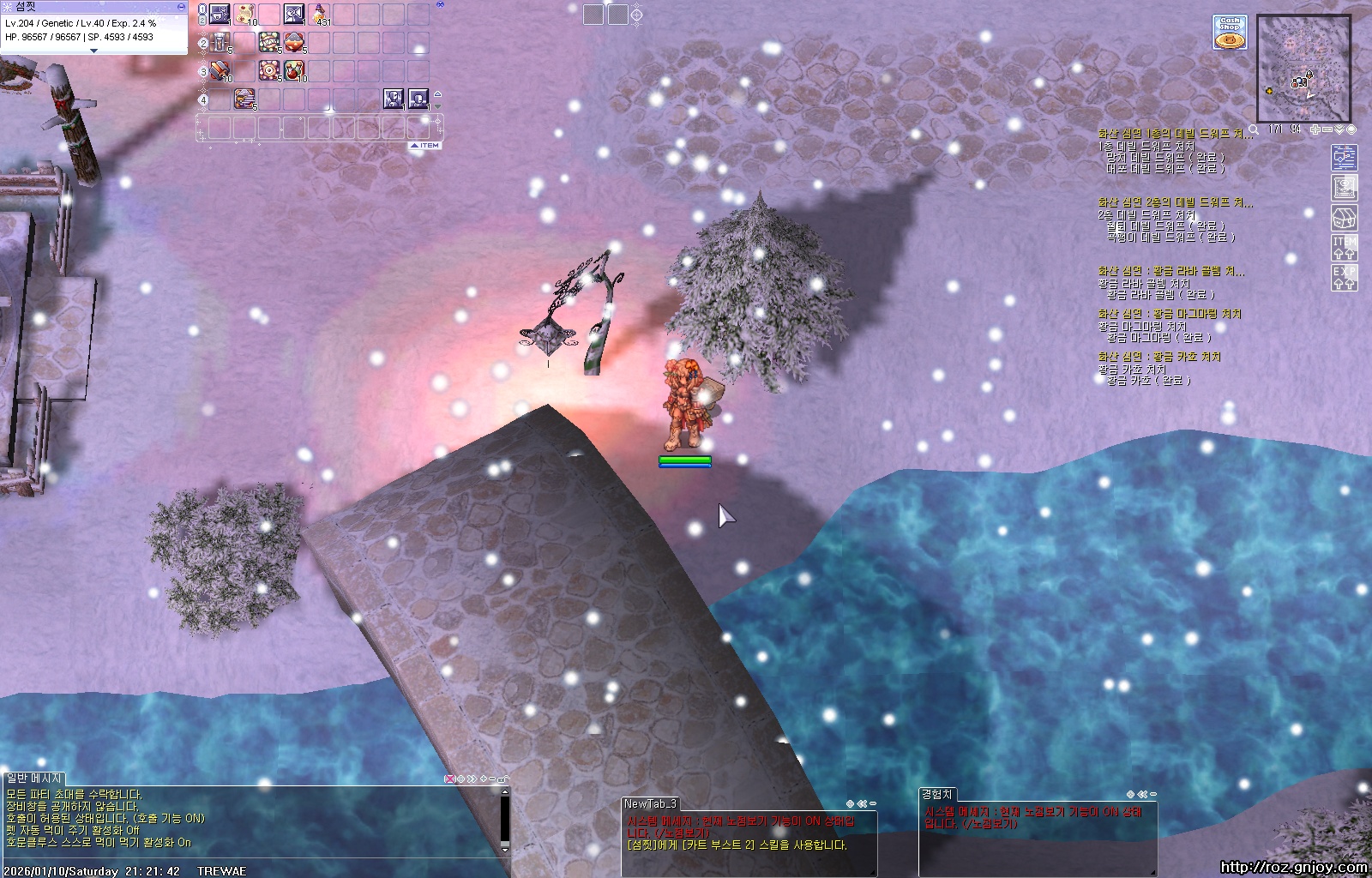Click the magnifier icon under the minimap
Screen dimensions: 1372x878
point(1254,129)
